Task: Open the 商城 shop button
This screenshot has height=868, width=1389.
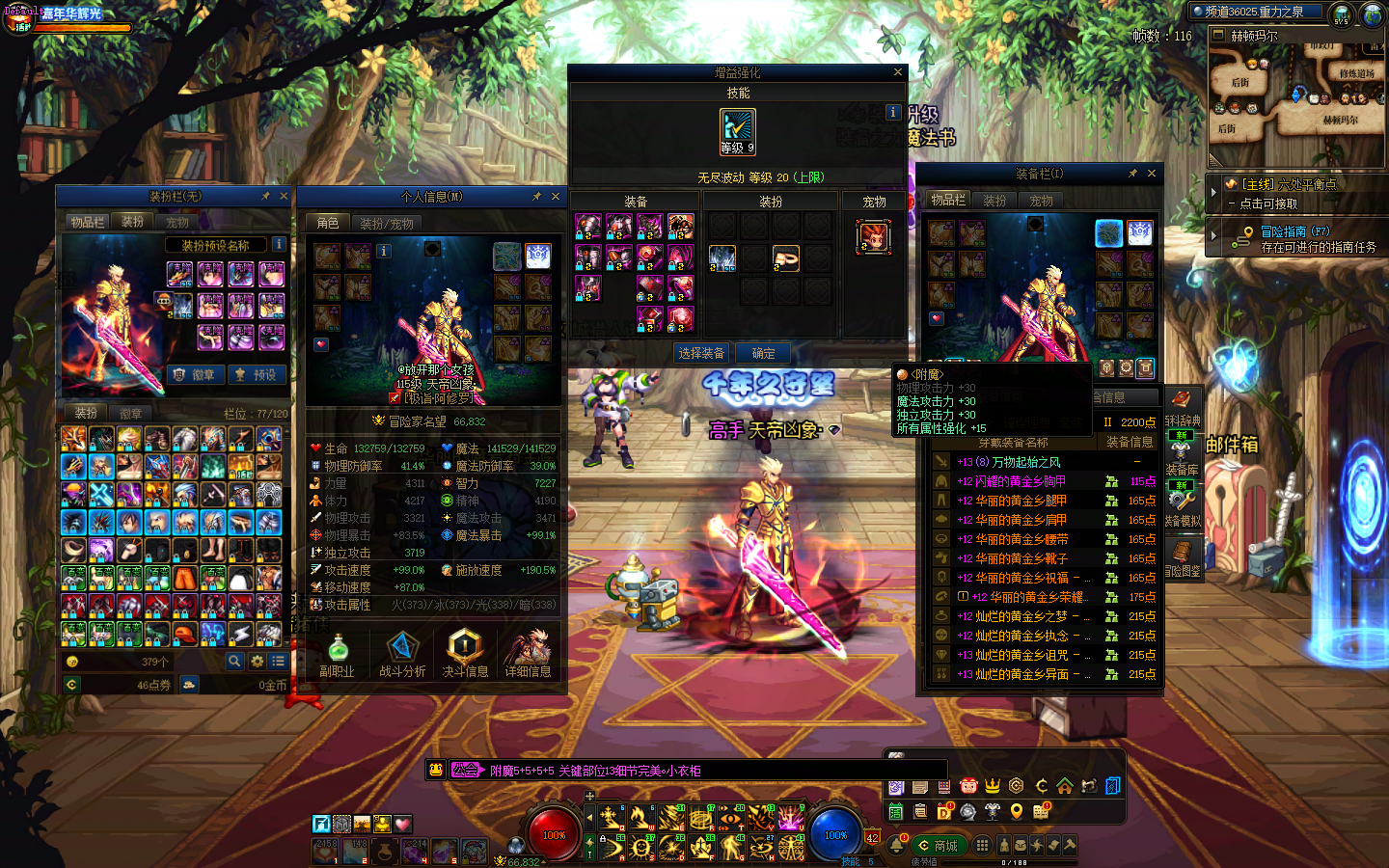Action: click(x=938, y=846)
